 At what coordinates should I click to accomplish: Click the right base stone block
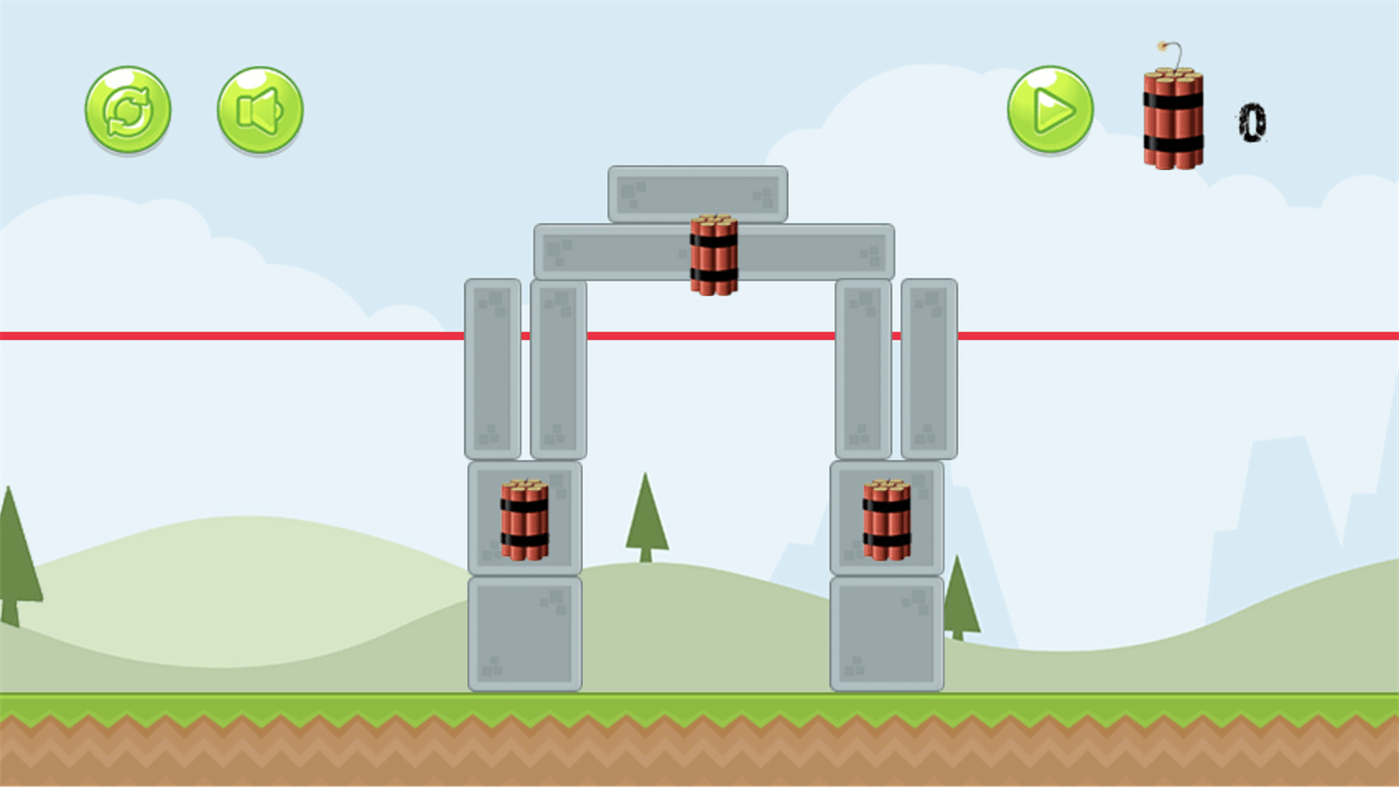tap(886, 630)
